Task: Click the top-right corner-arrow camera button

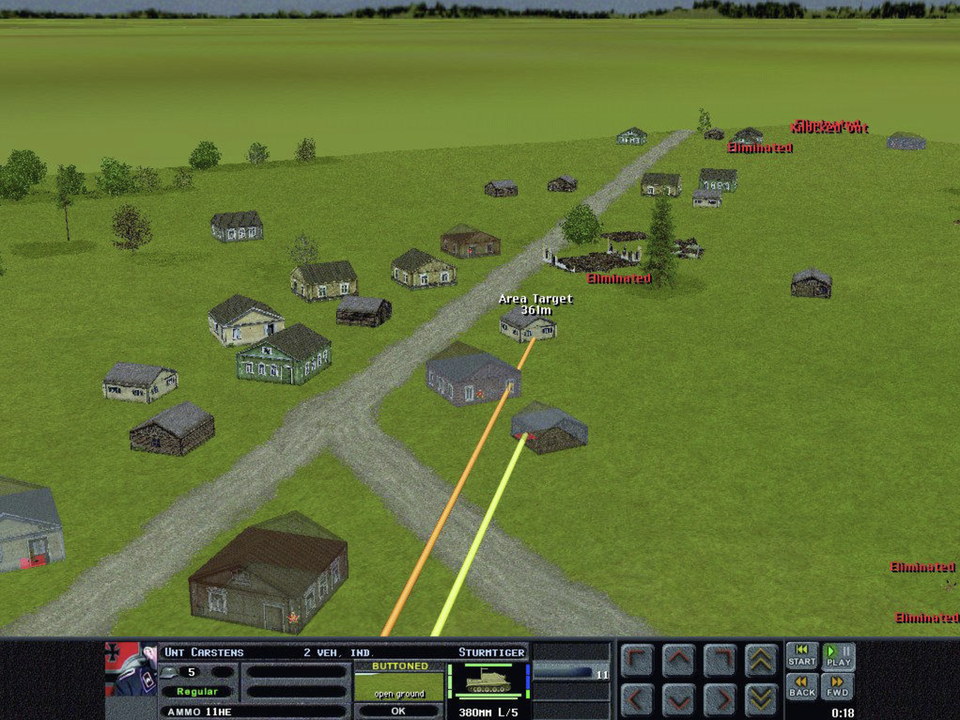Action: [719, 660]
